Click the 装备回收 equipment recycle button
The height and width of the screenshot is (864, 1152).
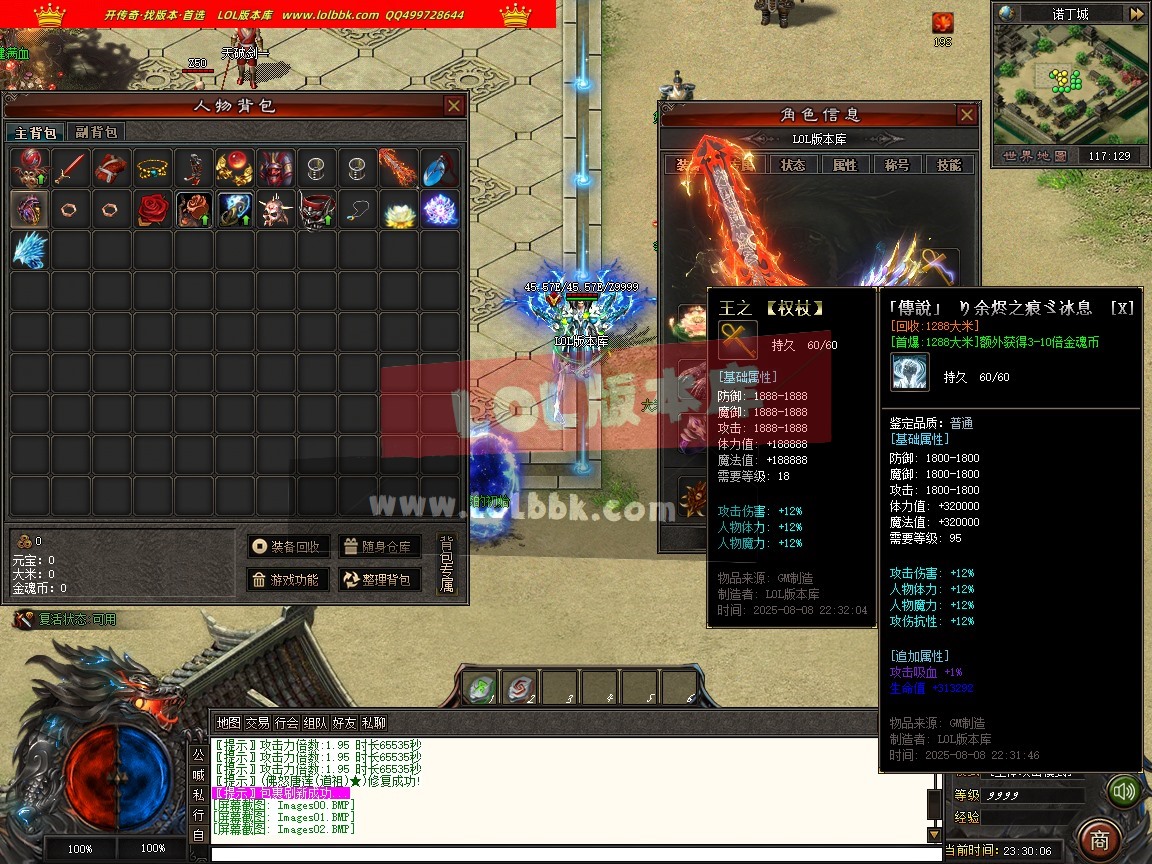pyautogui.click(x=289, y=546)
